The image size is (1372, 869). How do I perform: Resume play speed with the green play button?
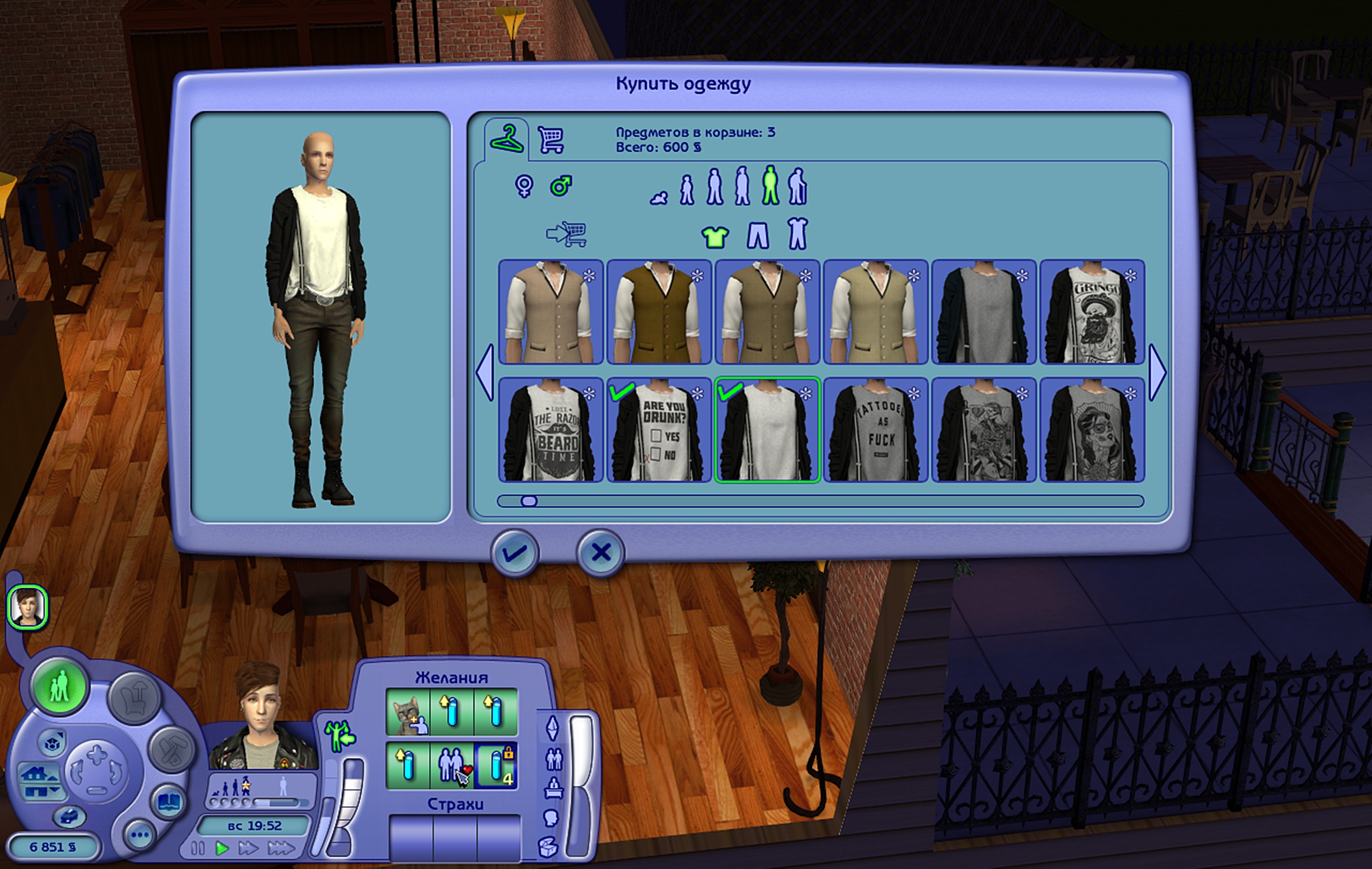pos(222,849)
